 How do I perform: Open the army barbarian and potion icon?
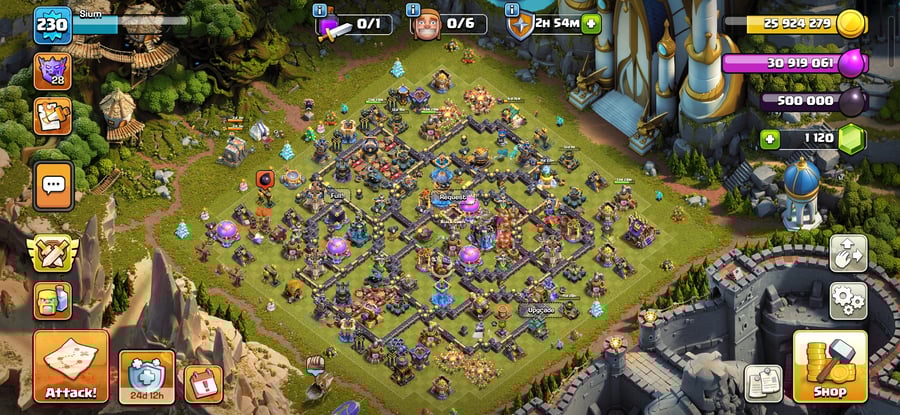(x=53, y=299)
